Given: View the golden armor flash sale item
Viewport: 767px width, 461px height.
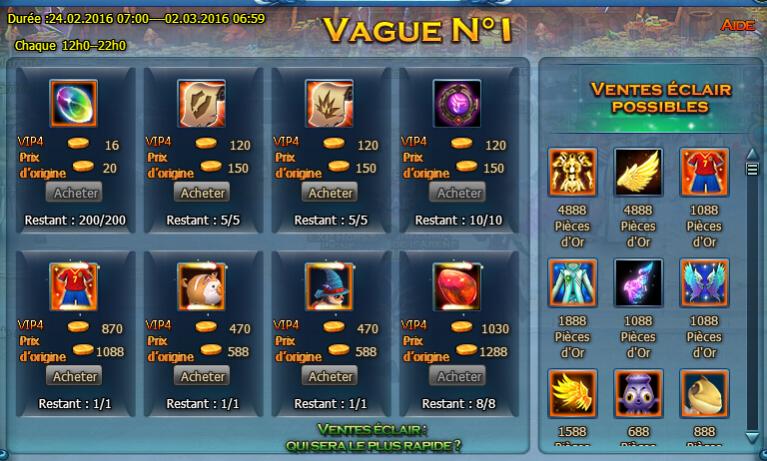Looking at the screenshot, I should tap(572, 172).
